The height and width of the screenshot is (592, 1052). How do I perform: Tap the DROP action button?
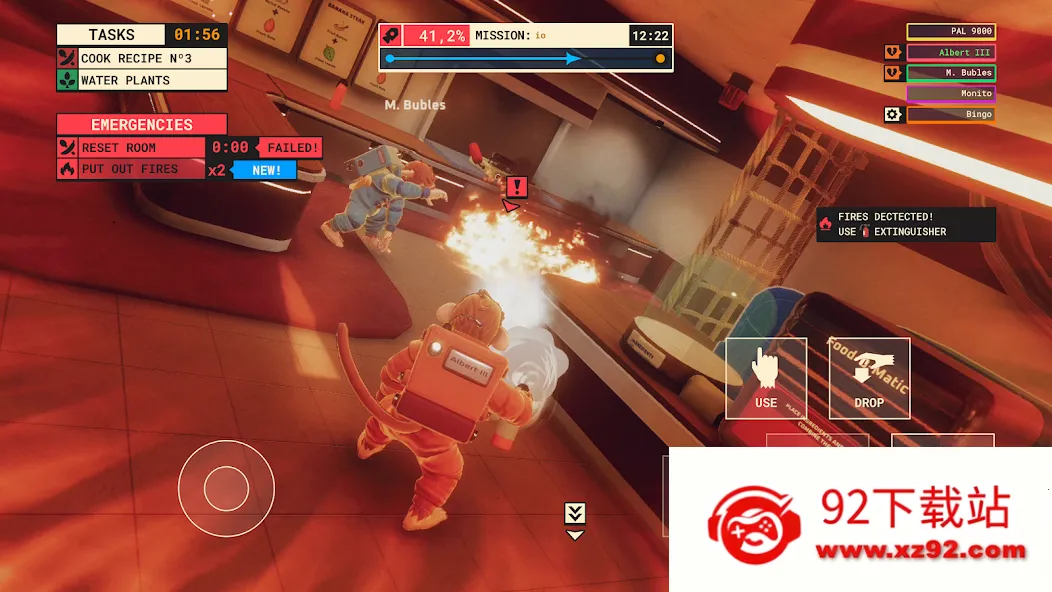(869, 378)
